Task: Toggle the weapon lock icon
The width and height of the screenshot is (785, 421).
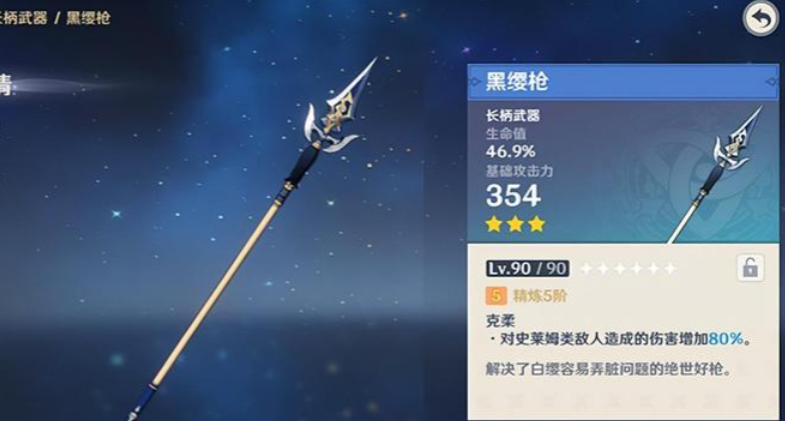Action: point(749,268)
